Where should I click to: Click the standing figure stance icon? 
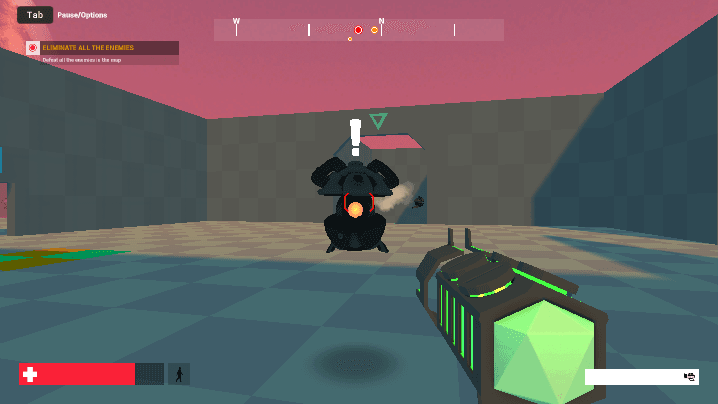point(179,374)
